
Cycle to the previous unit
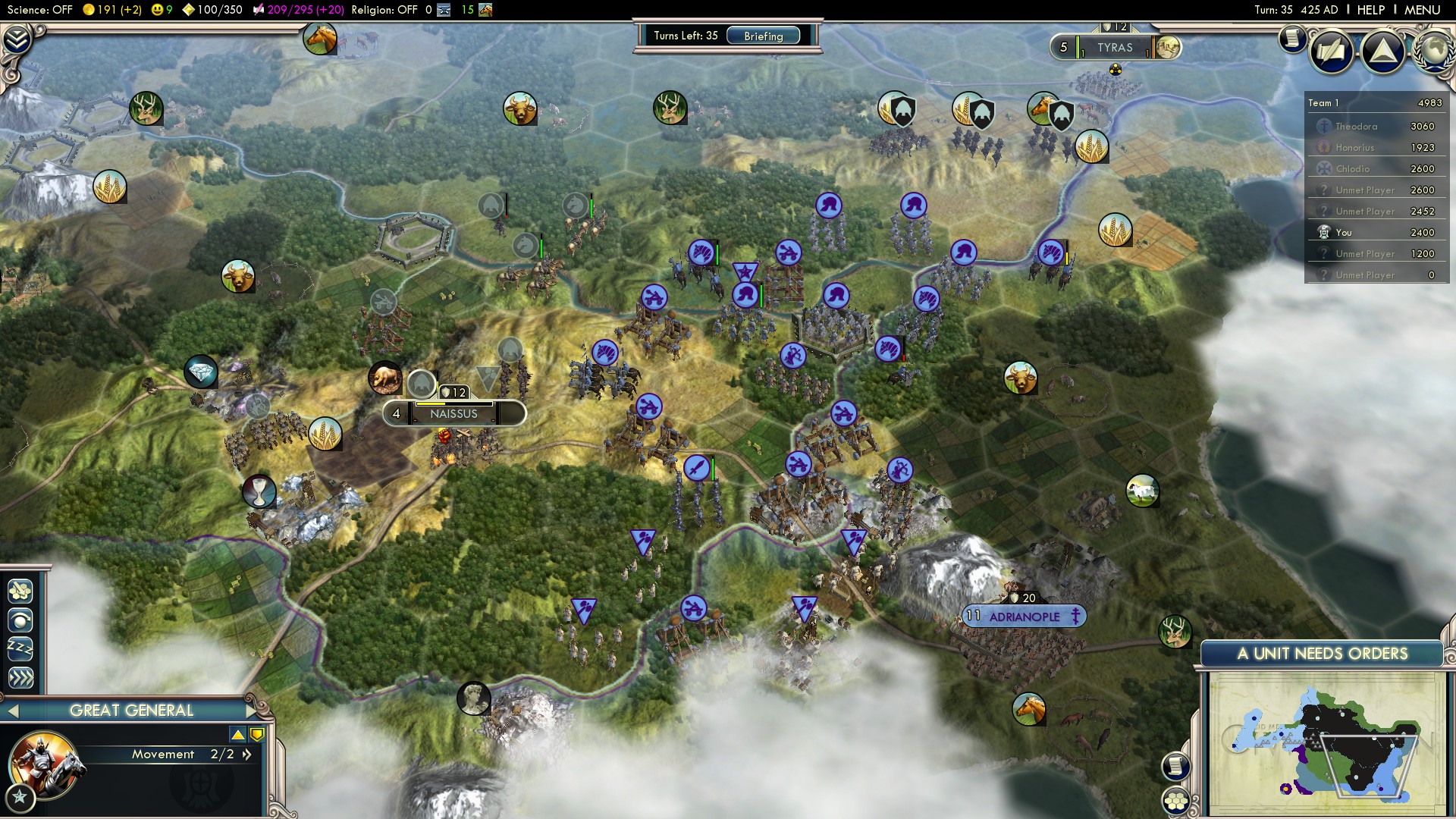click(x=11, y=711)
